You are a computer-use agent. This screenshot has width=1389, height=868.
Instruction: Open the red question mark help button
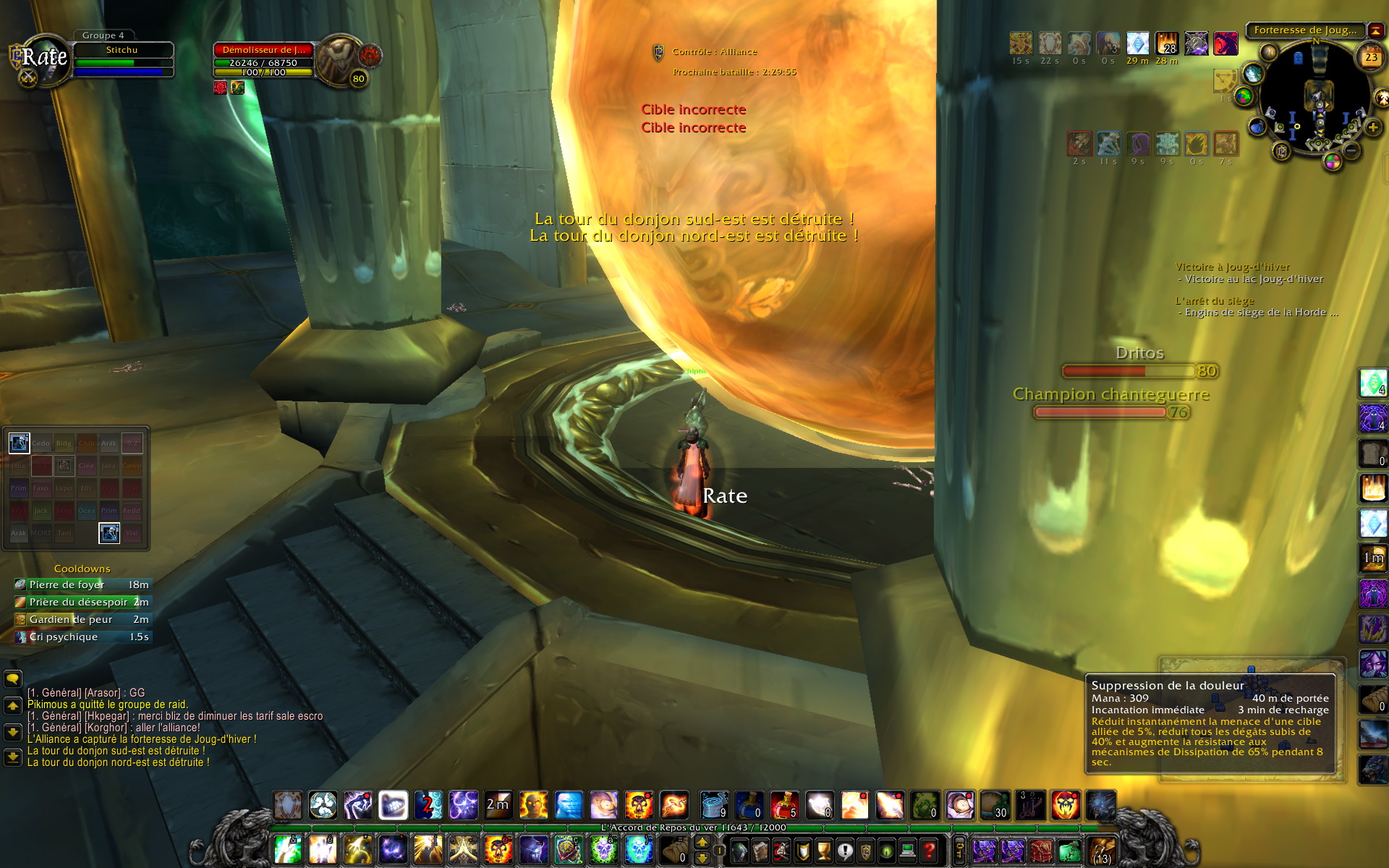point(930,851)
